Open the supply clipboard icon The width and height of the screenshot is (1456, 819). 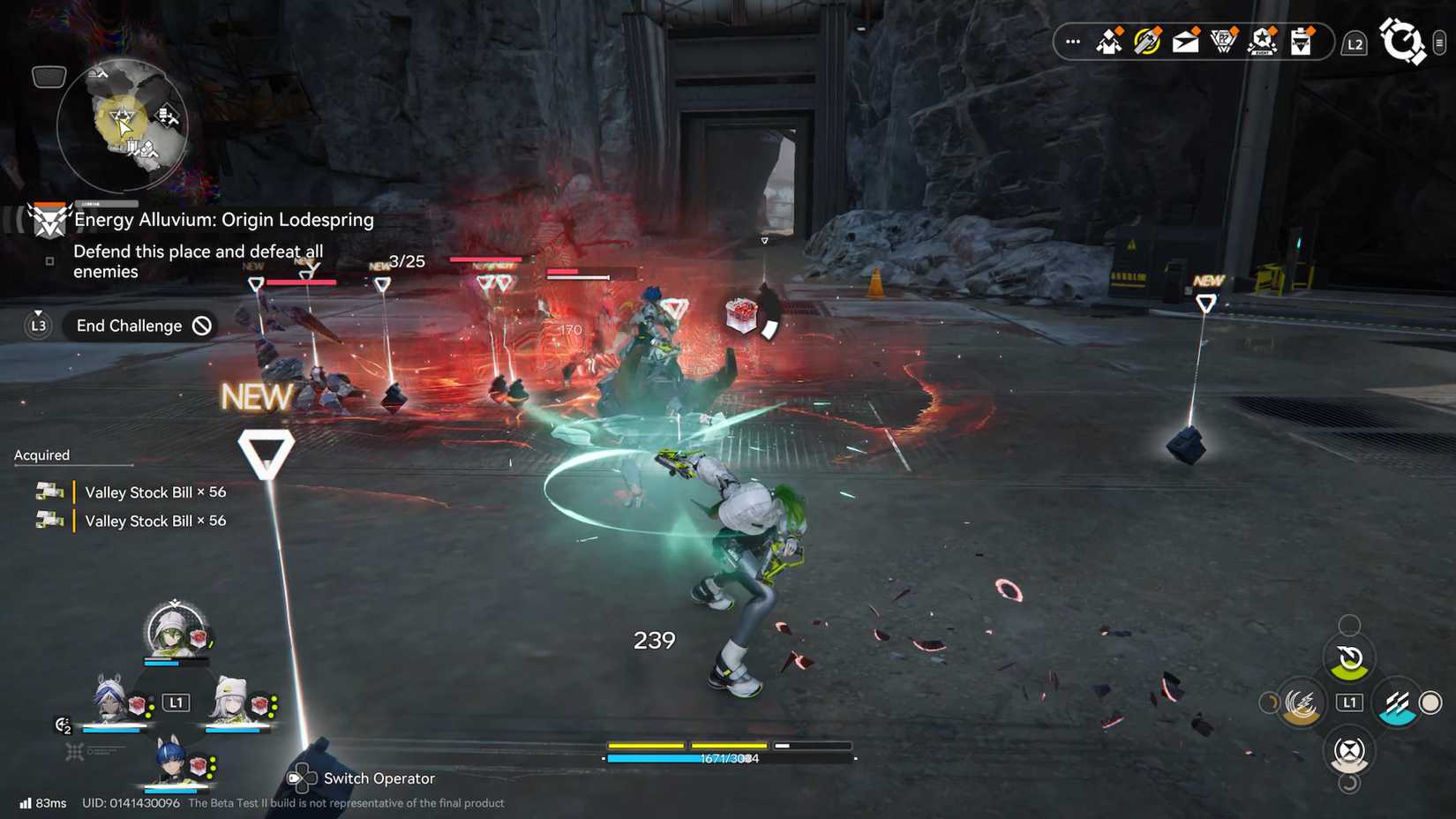1300,41
